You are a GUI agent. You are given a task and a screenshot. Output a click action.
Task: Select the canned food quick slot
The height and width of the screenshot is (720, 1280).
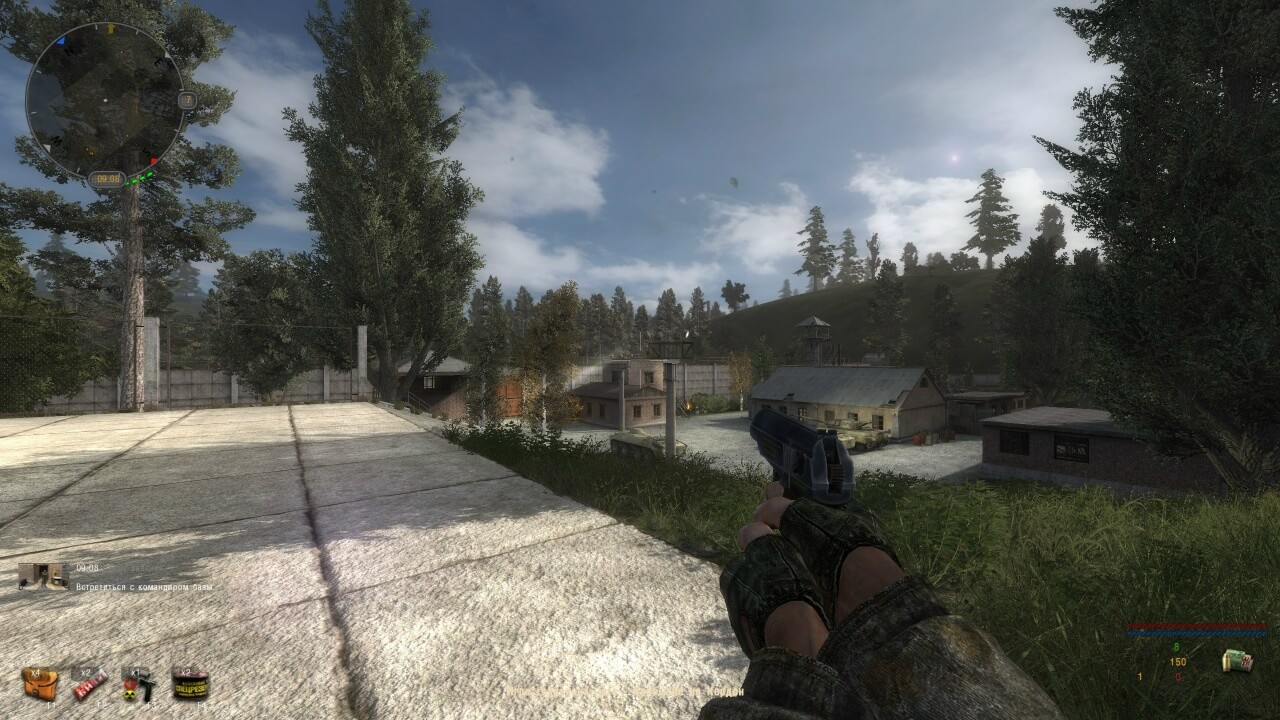(x=189, y=684)
